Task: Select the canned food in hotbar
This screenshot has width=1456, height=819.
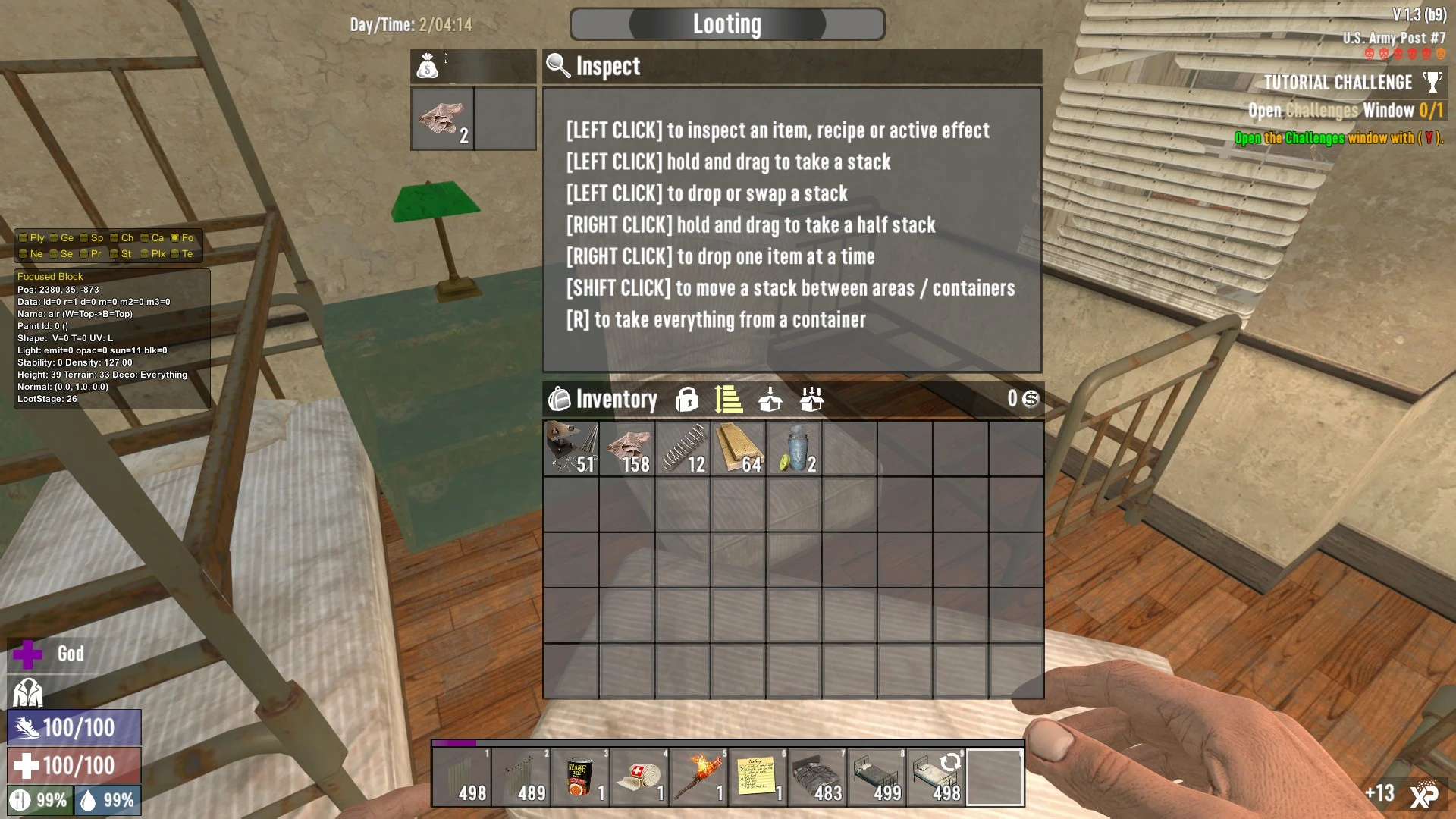Action: pyautogui.click(x=580, y=777)
